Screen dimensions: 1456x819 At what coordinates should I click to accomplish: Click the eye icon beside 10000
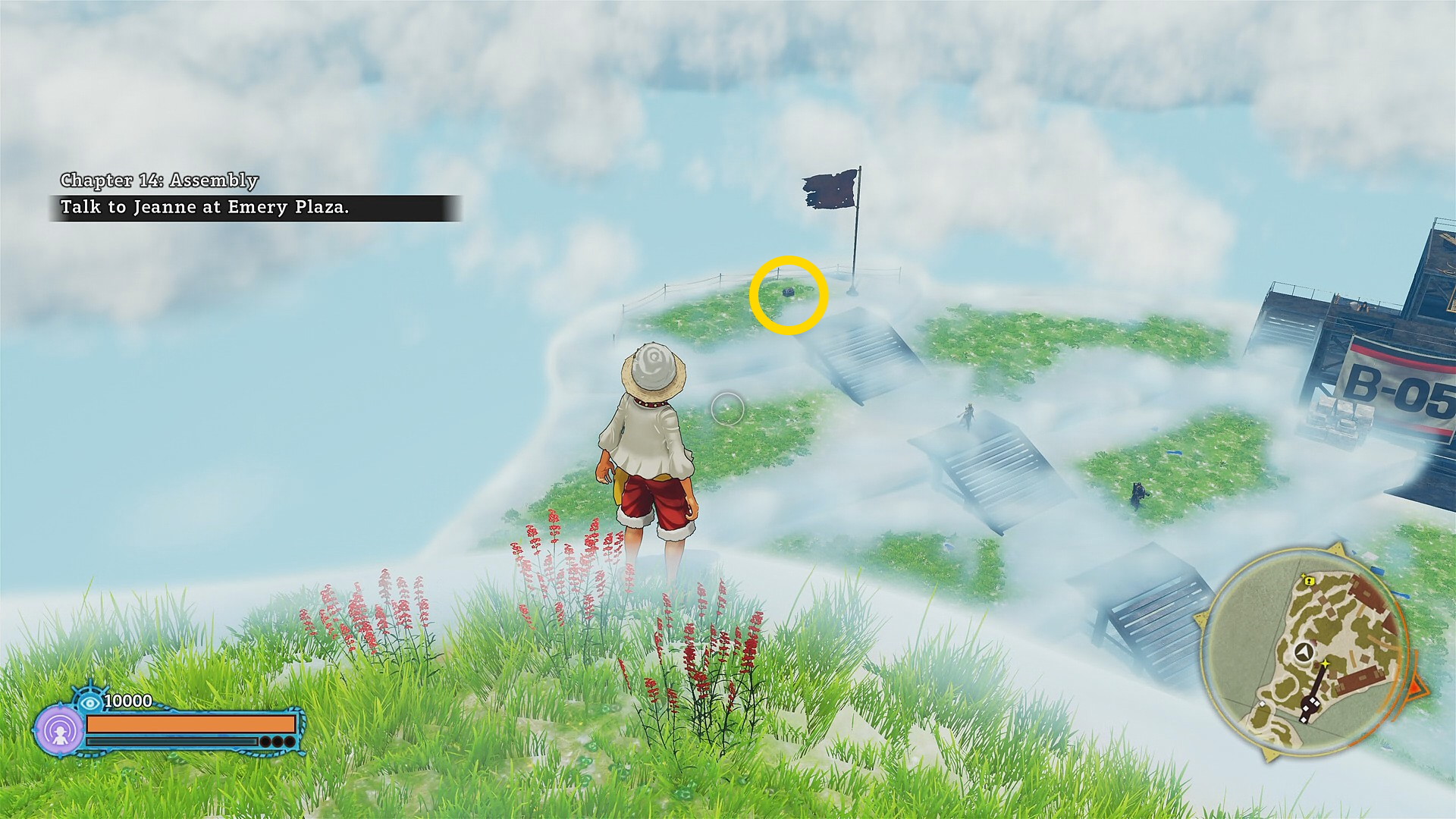pos(91,701)
